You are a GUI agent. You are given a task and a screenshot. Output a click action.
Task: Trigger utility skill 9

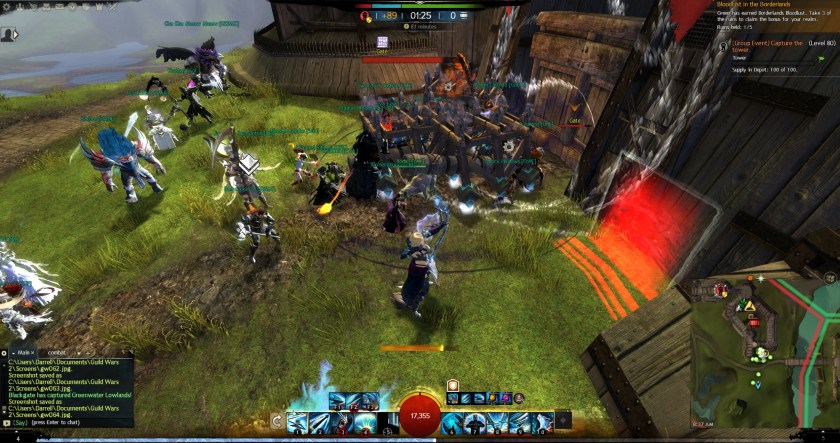(x=519, y=423)
